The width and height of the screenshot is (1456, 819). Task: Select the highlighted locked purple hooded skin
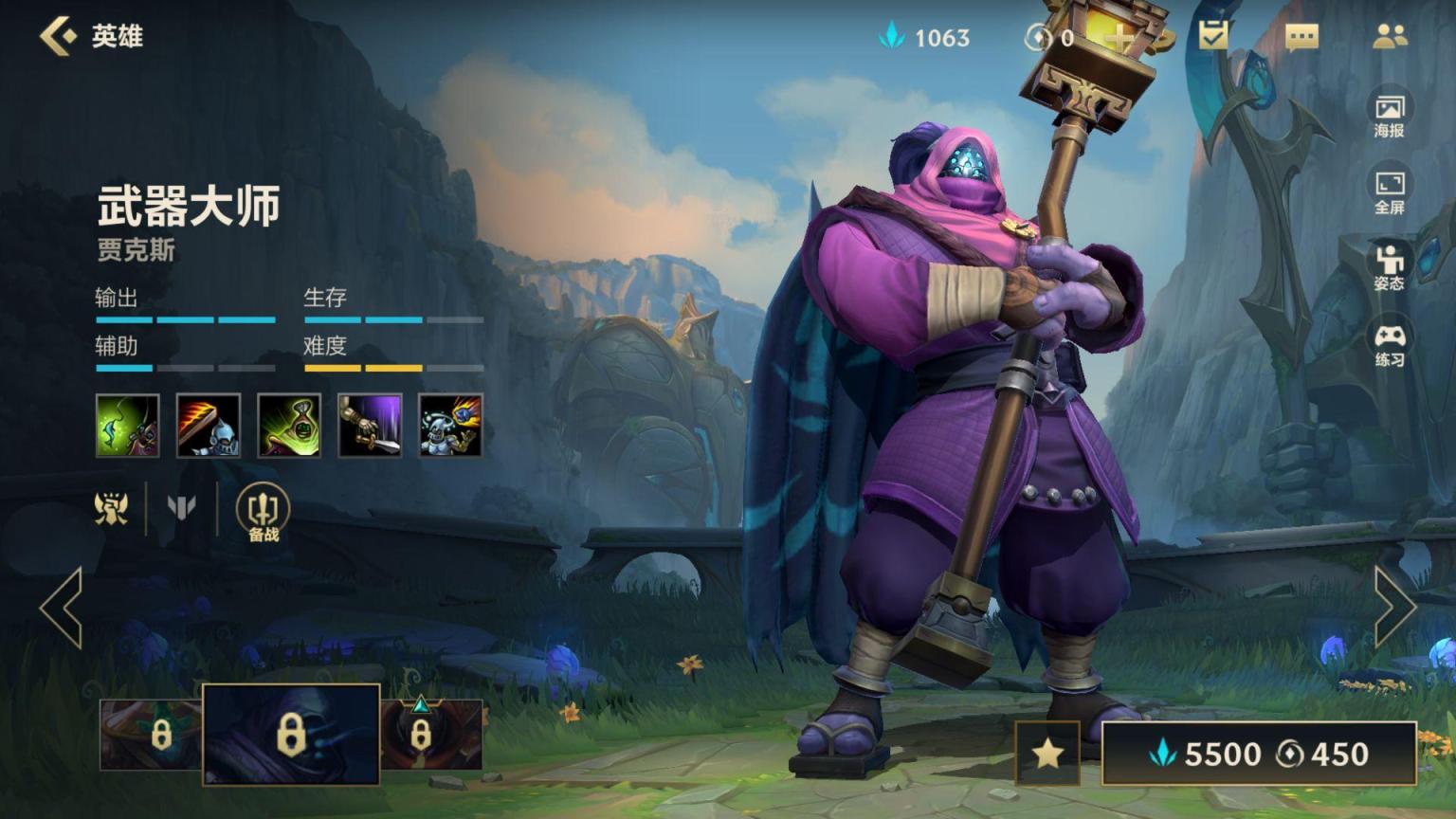(x=291, y=735)
